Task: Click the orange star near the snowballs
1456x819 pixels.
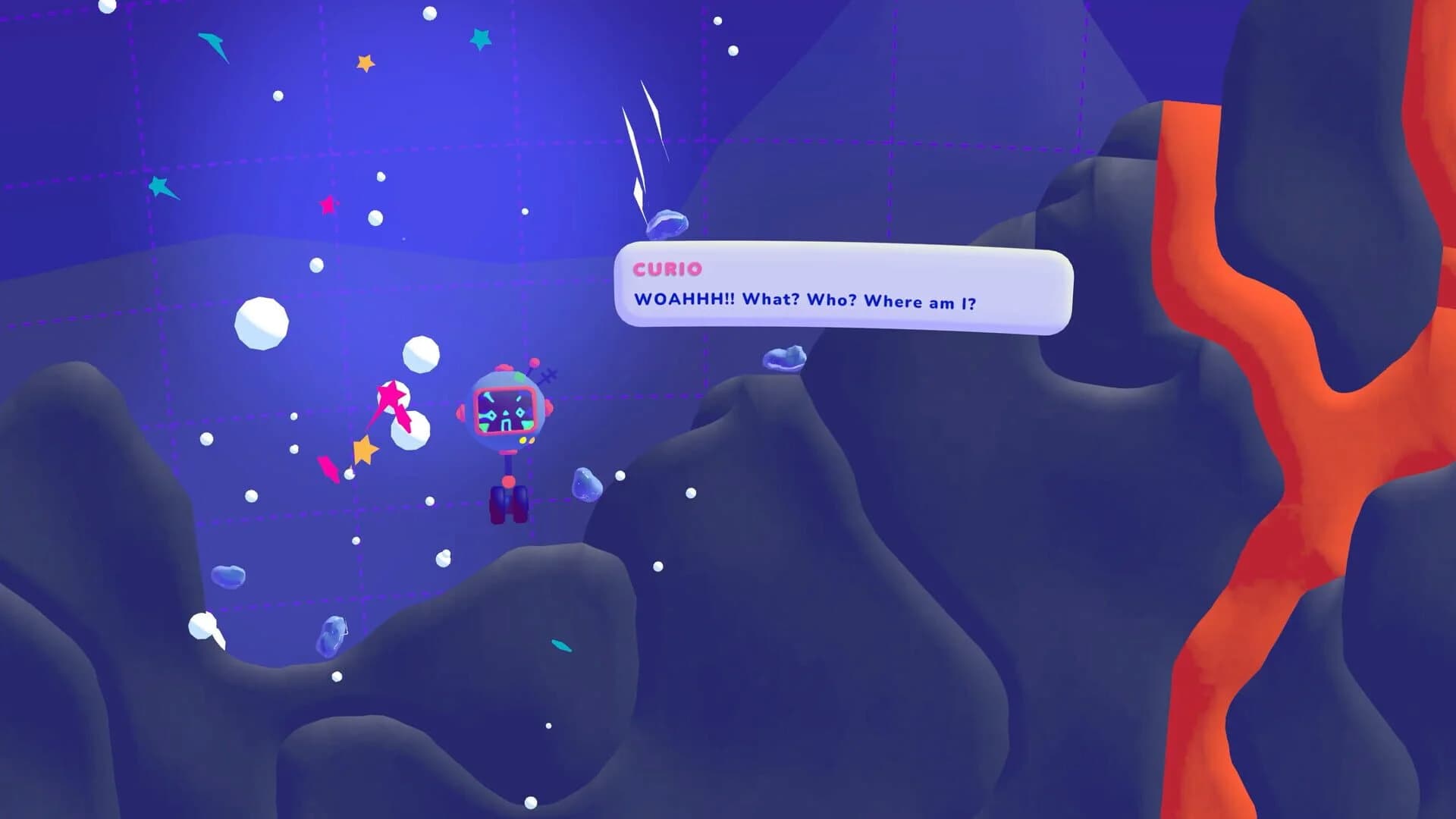Action: [364, 448]
